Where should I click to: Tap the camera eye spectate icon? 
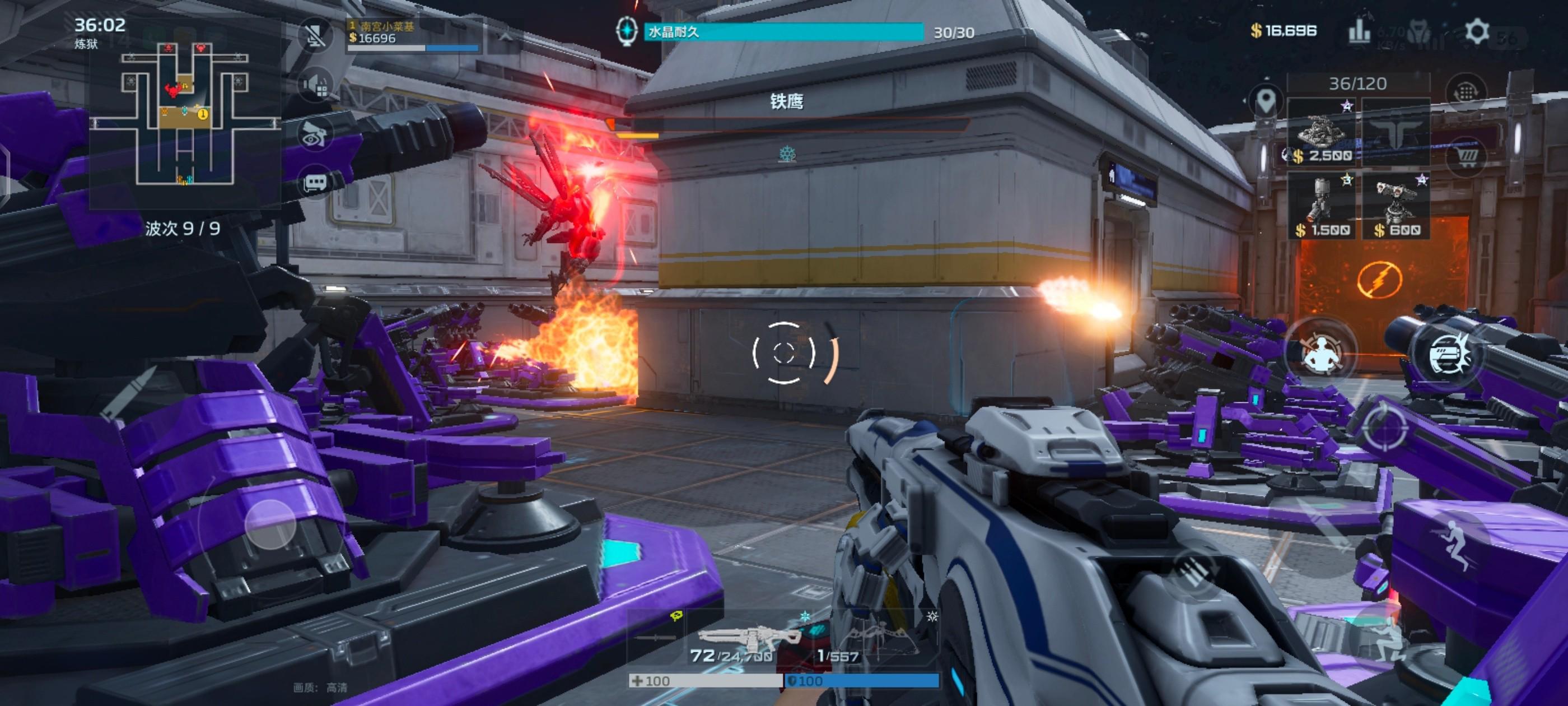tap(315, 134)
